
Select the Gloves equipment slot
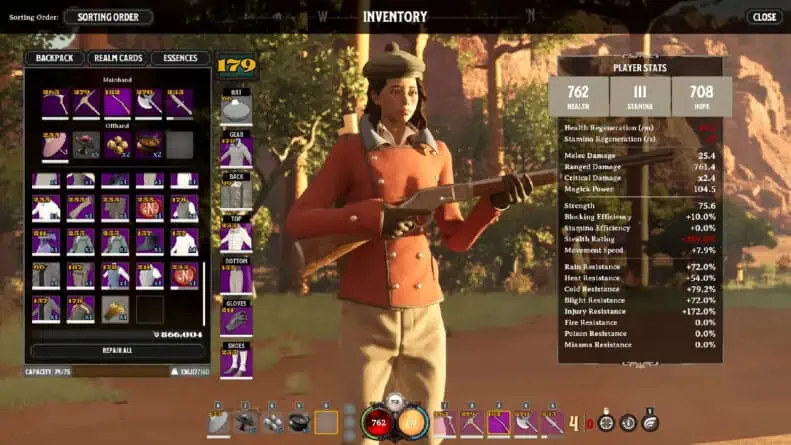coord(236,319)
